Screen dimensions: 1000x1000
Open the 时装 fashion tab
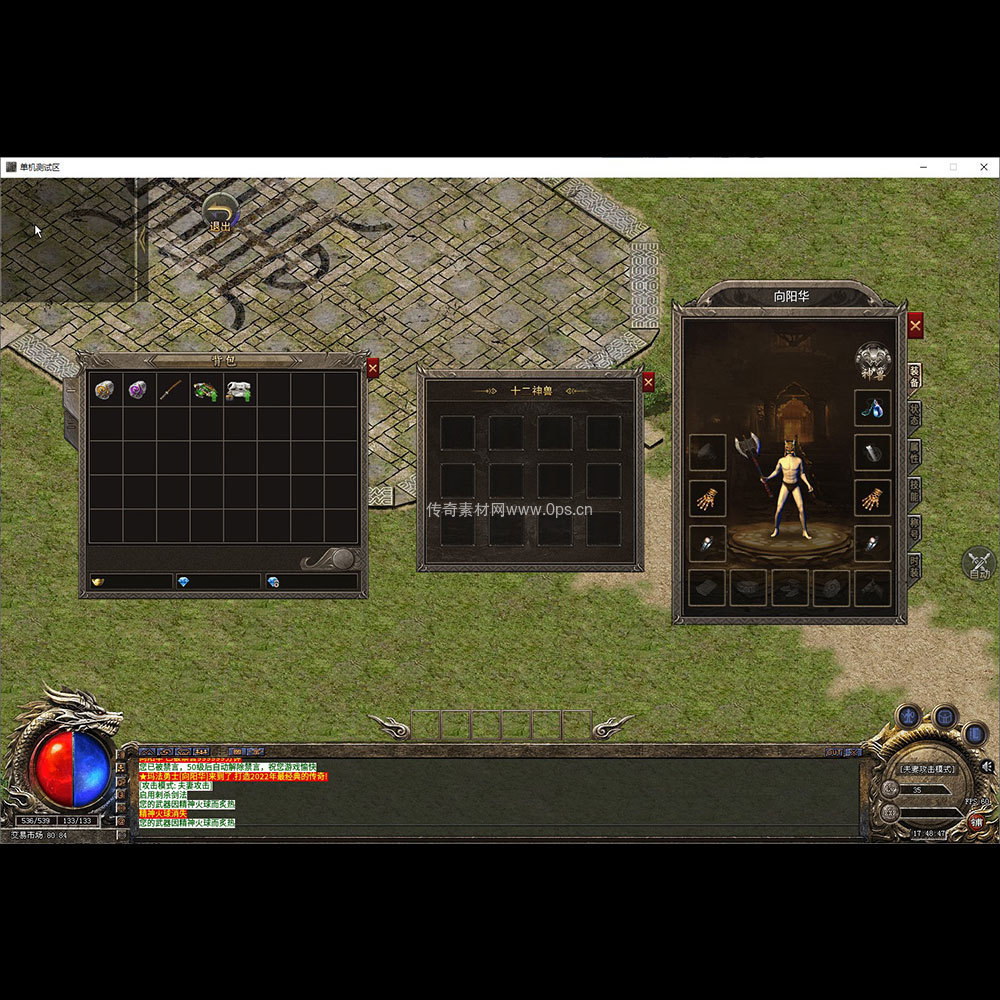[914, 566]
